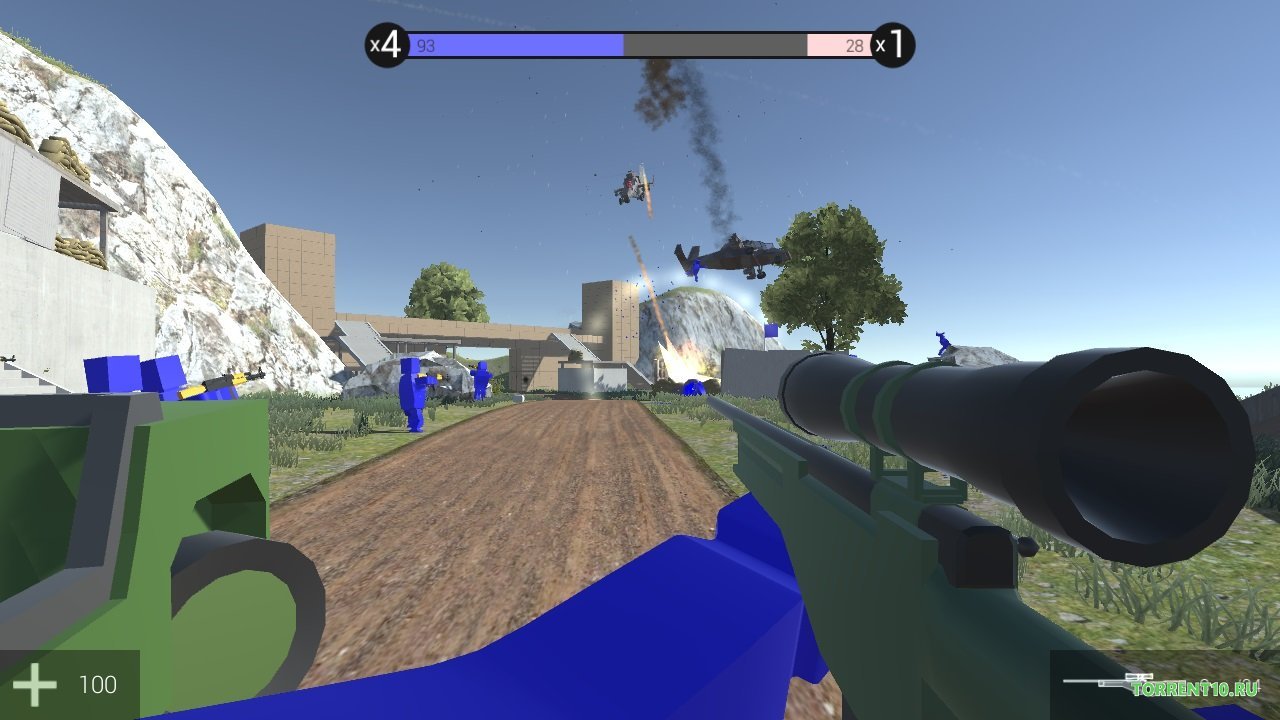Select the burning helicopter trailing smoke
This screenshot has width=1280, height=720.
(x=630, y=182)
